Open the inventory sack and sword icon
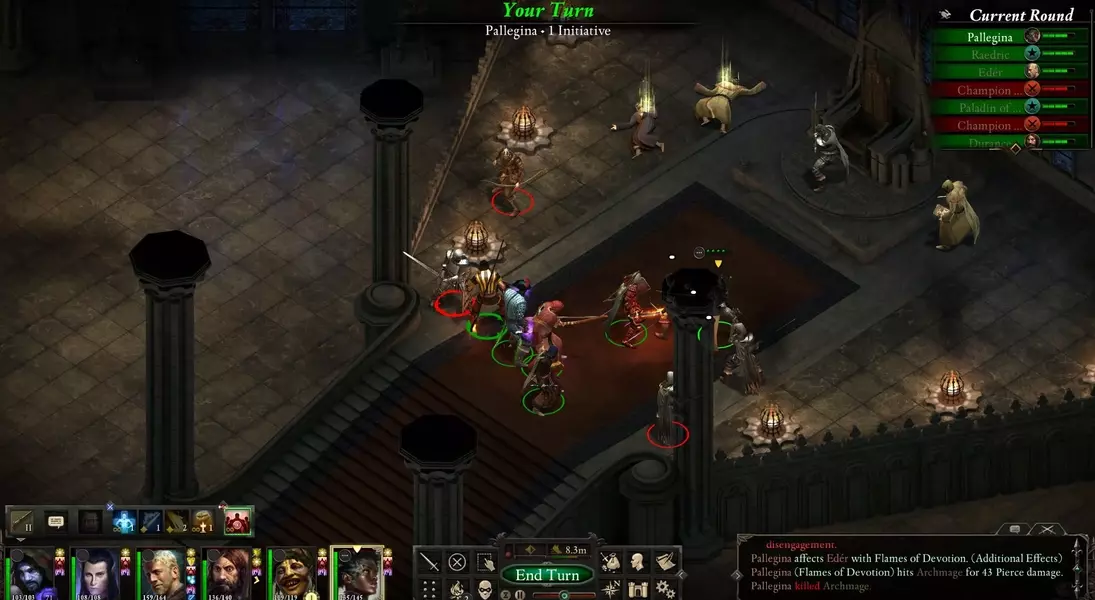This screenshot has height=600, width=1095. pos(610,562)
